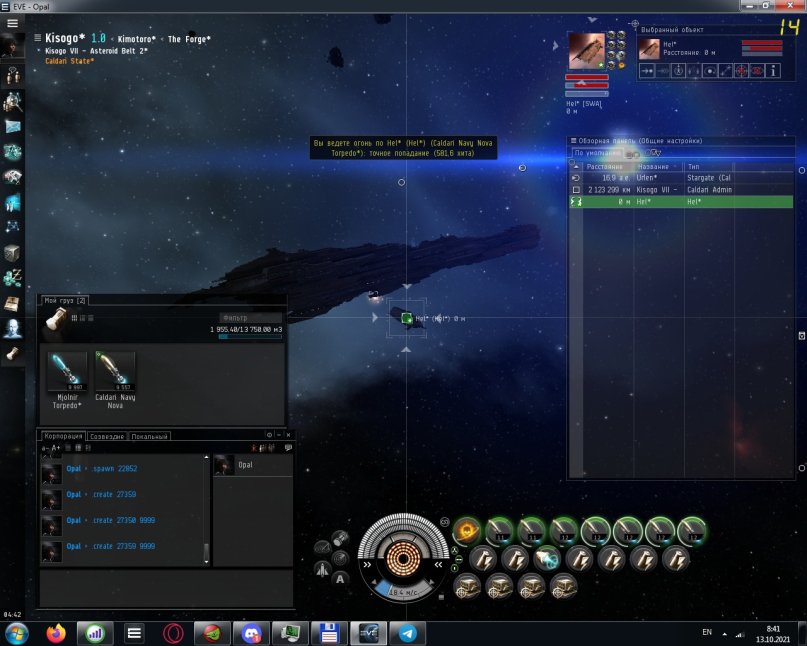Close the chat window
This screenshot has height=646, width=807.
(288, 435)
